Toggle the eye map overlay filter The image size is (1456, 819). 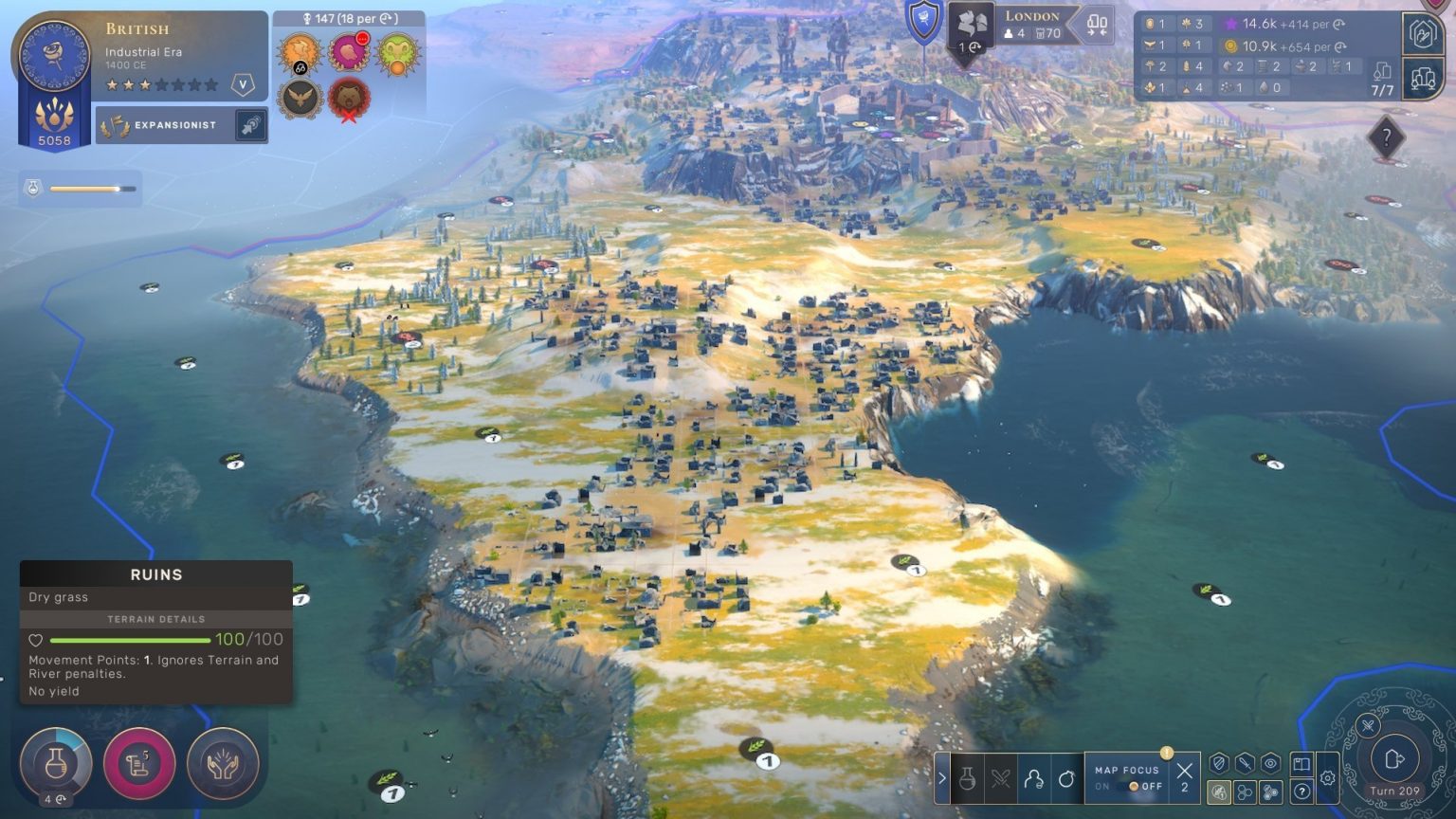tap(1270, 764)
